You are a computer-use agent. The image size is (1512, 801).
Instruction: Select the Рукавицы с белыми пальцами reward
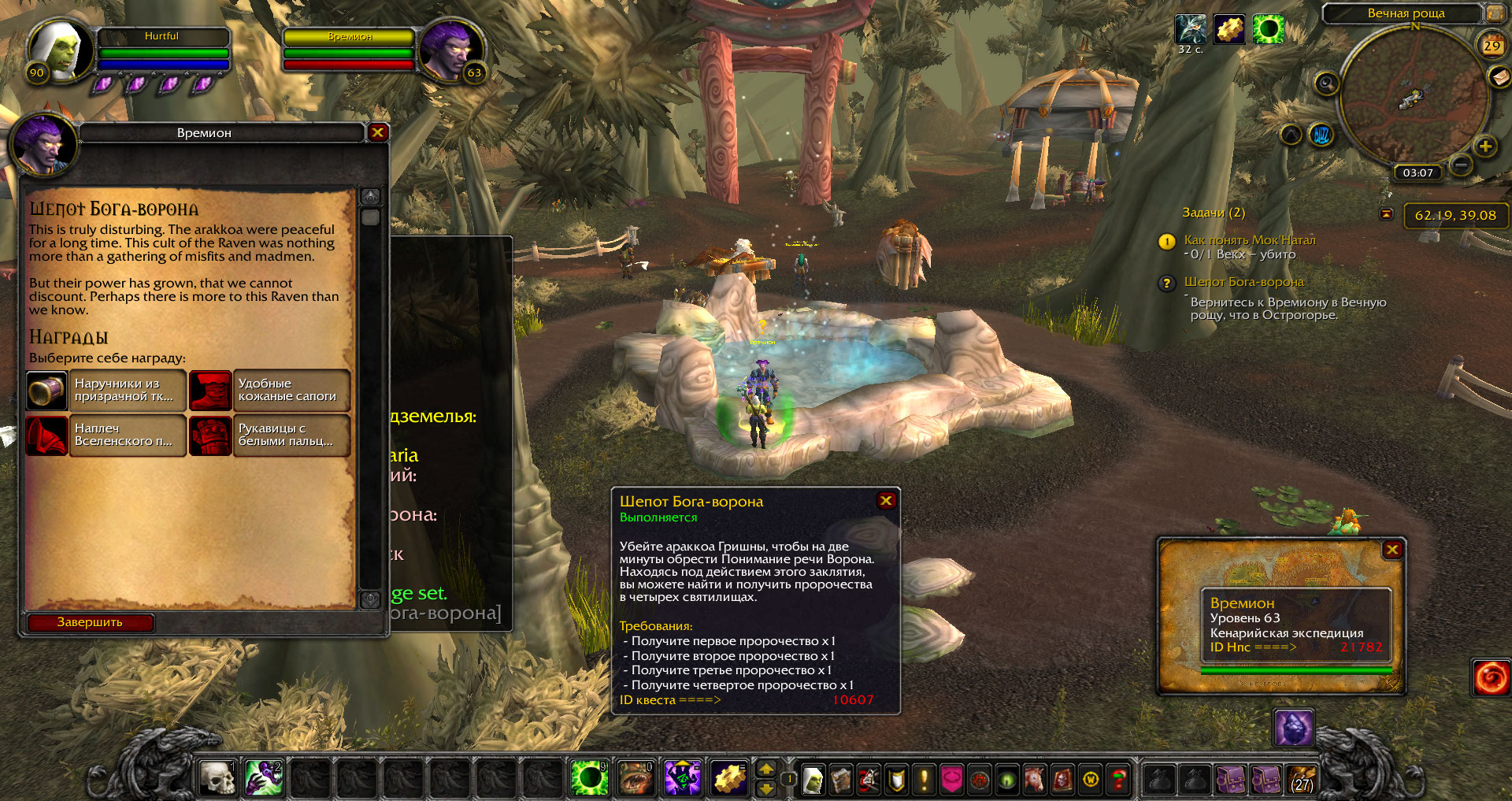(270, 436)
